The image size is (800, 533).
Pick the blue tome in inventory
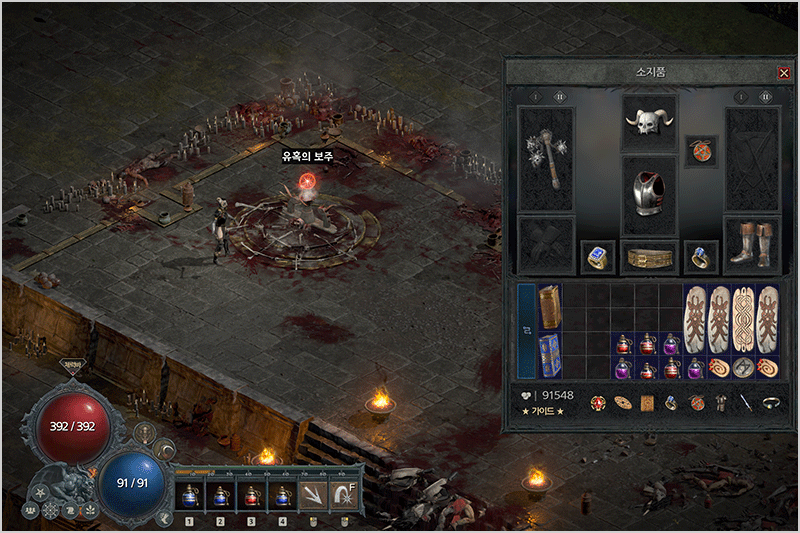tap(551, 356)
